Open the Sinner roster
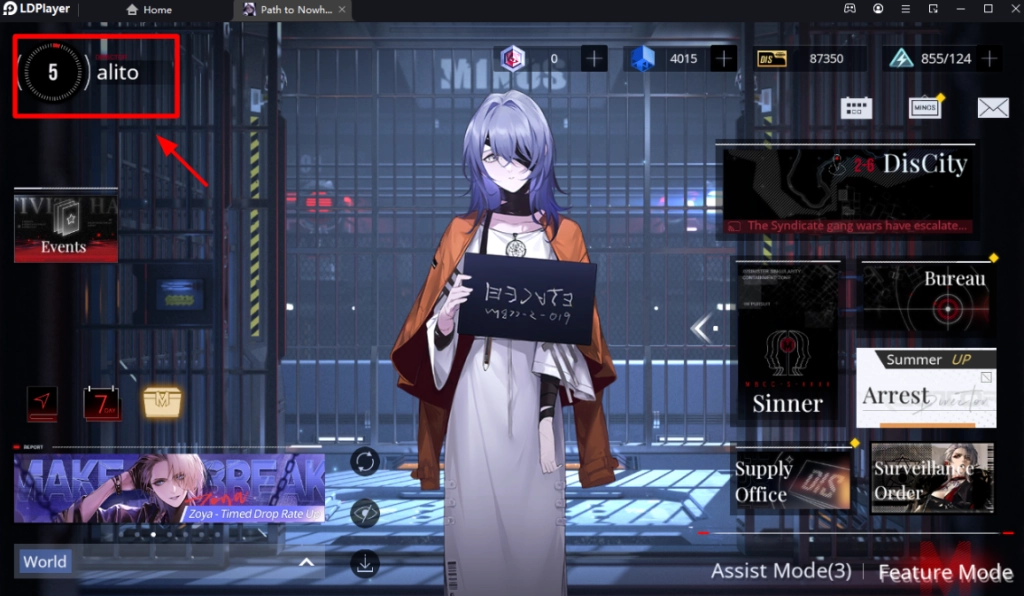 [x=787, y=342]
